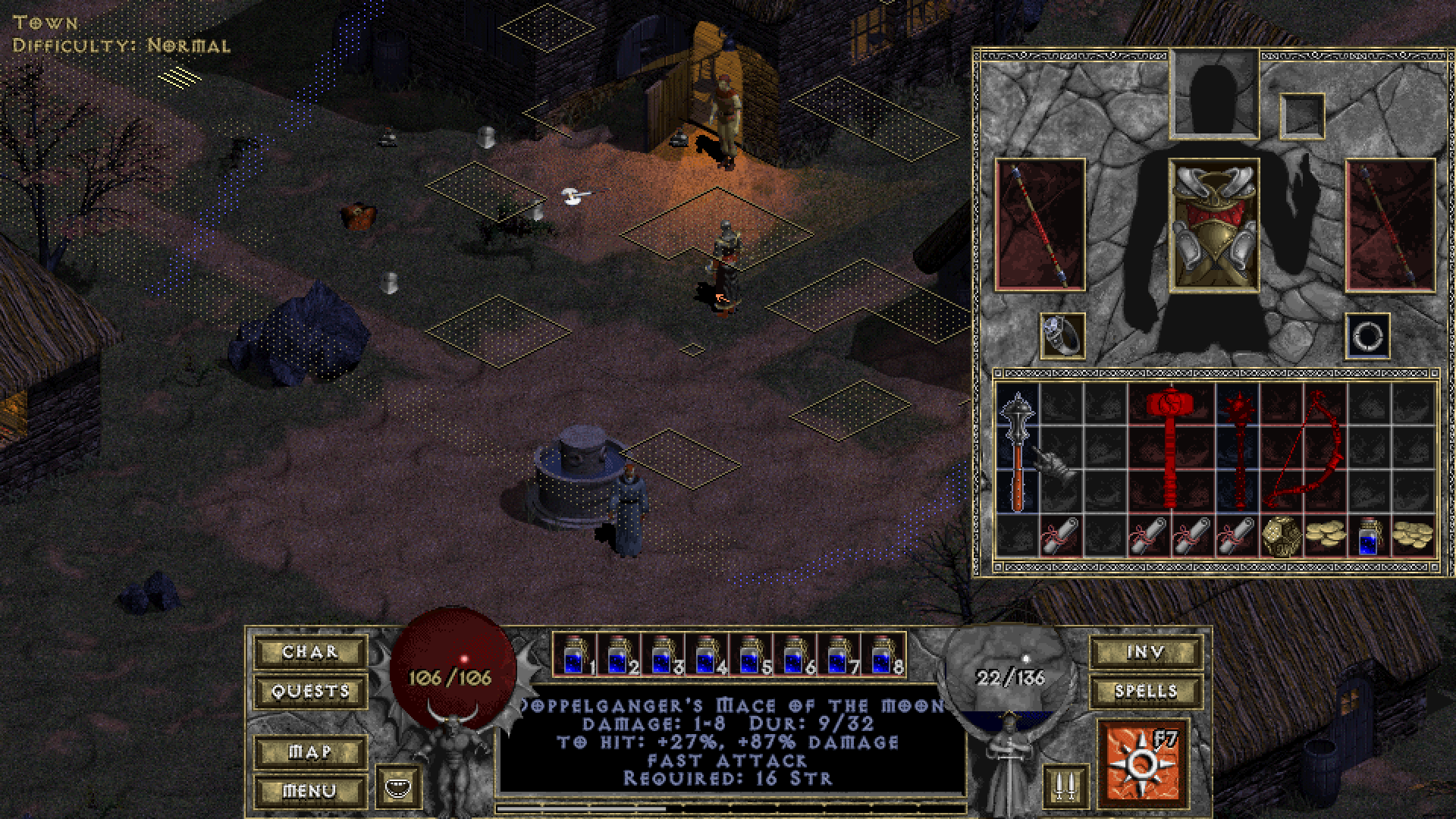Open the game MENU
This screenshot has height=819, width=1456.
point(309,791)
